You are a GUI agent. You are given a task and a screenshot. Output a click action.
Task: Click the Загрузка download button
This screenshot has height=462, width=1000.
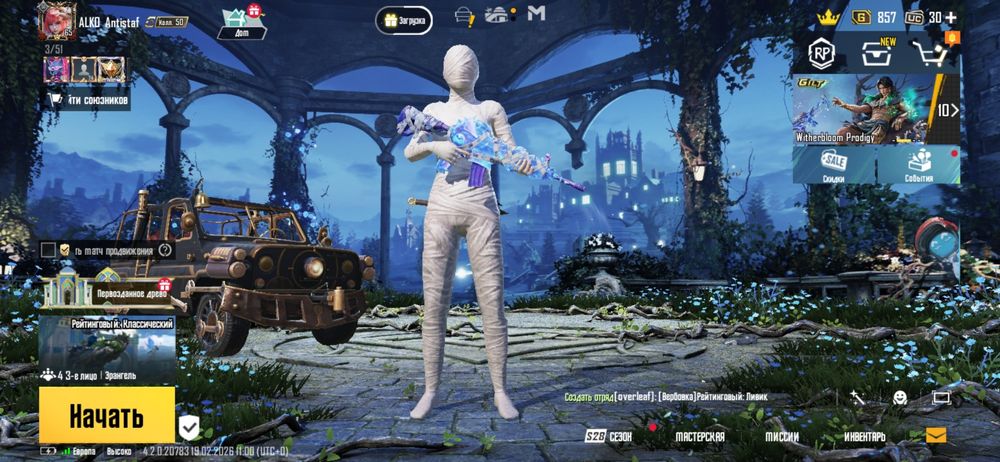click(405, 19)
